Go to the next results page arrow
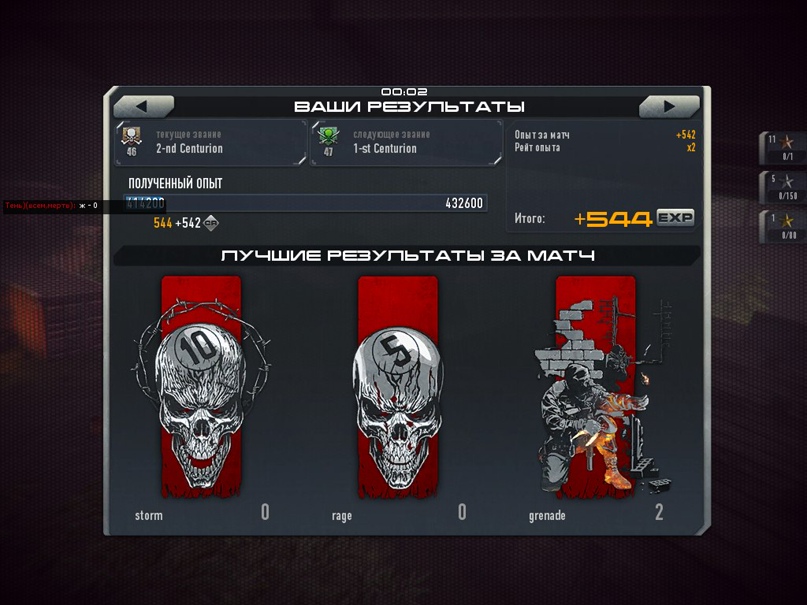The image size is (807, 605). 669,106
